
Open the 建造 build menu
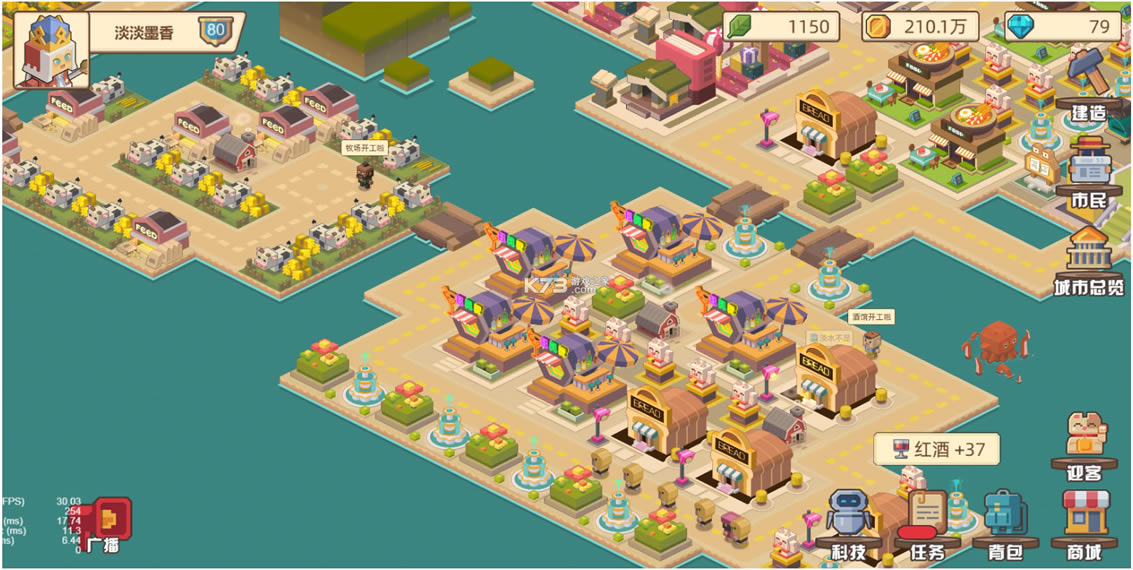(1089, 83)
